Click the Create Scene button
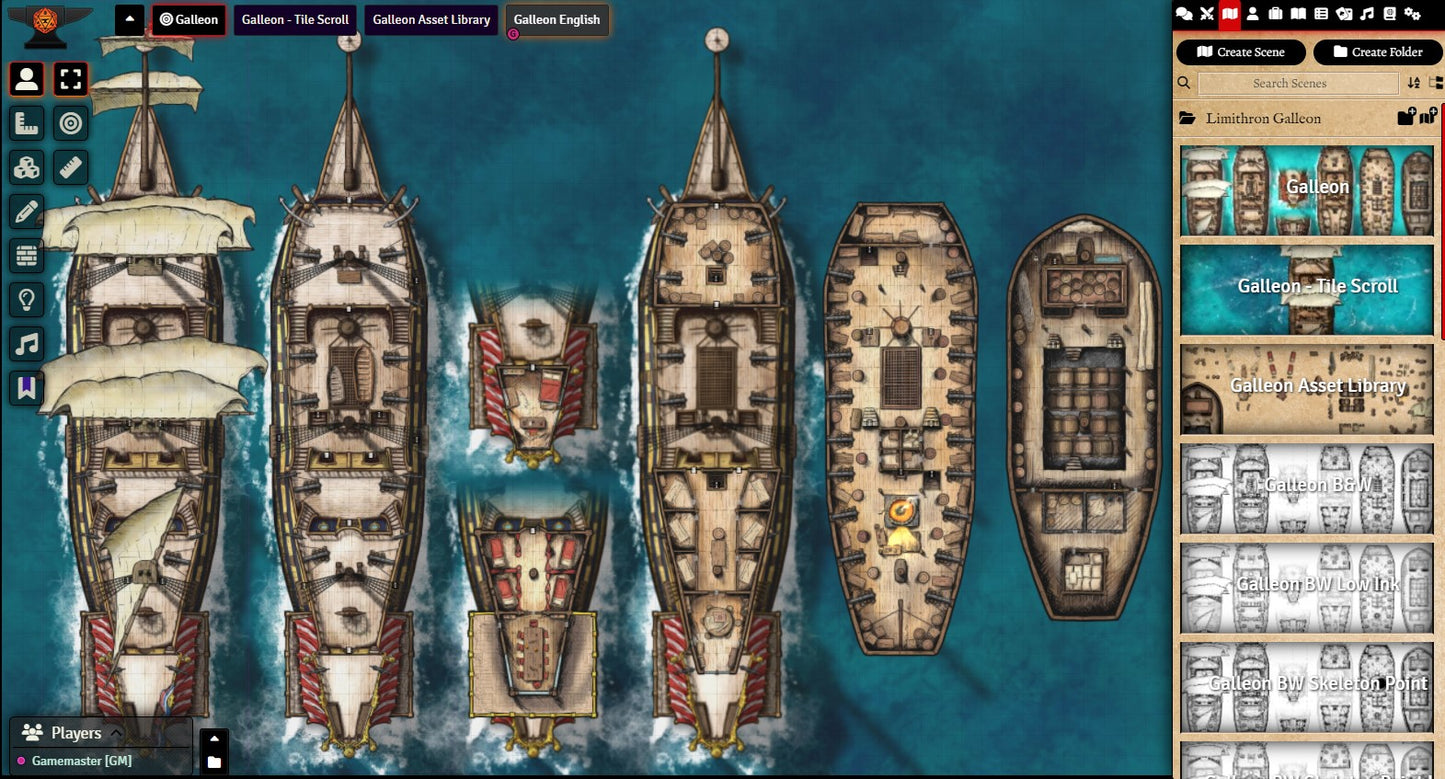 1241,52
